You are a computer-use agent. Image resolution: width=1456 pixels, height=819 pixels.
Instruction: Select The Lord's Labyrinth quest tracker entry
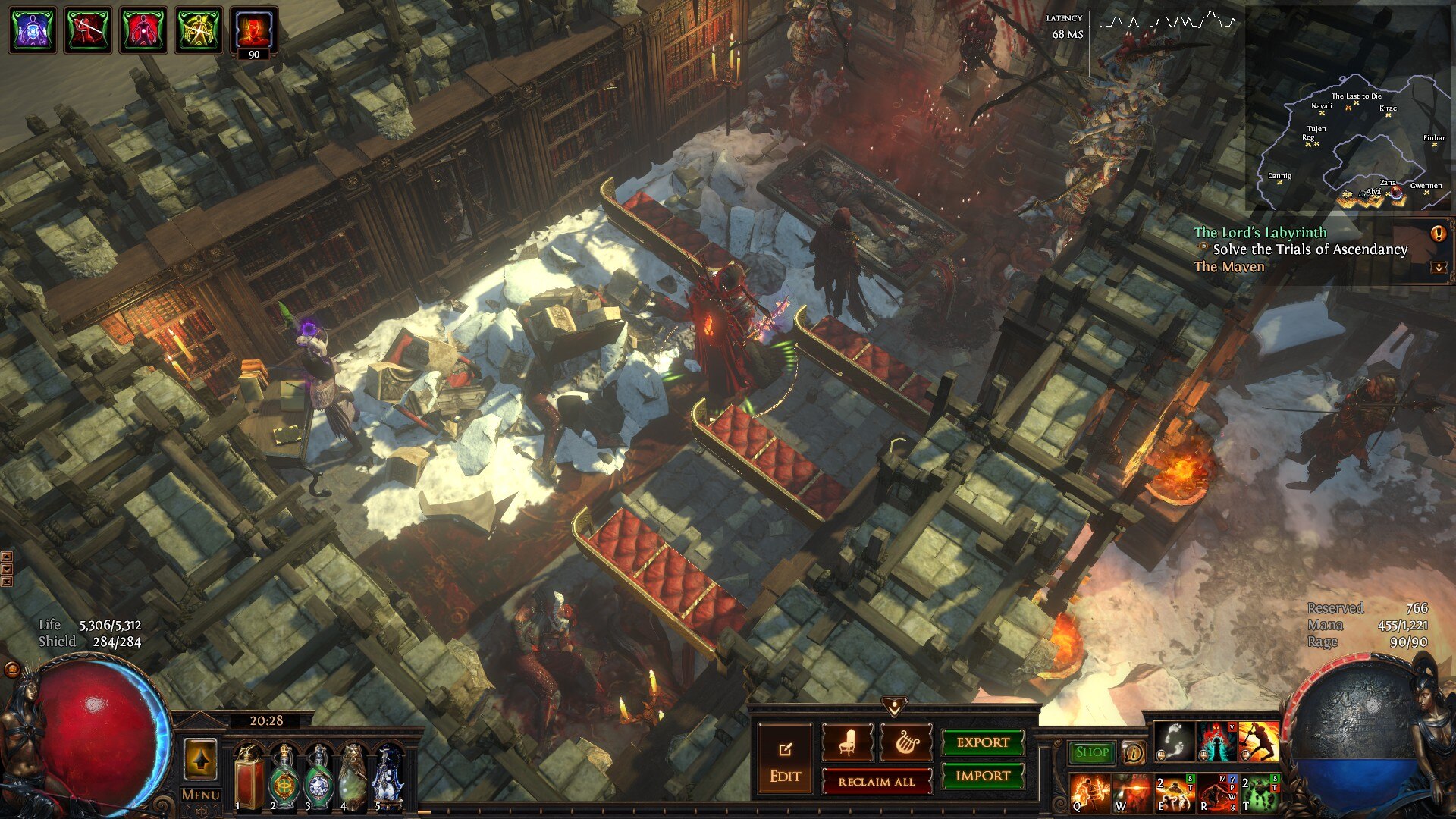coord(1260,233)
